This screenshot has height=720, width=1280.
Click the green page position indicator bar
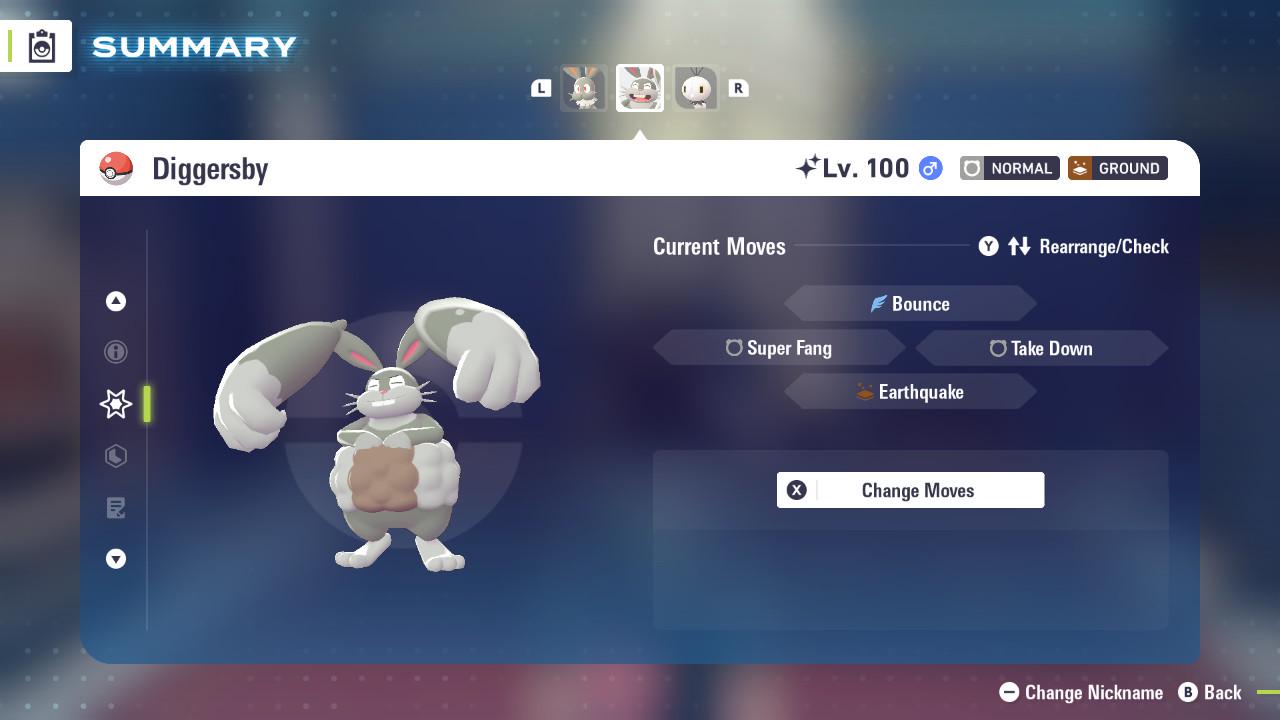click(x=147, y=404)
